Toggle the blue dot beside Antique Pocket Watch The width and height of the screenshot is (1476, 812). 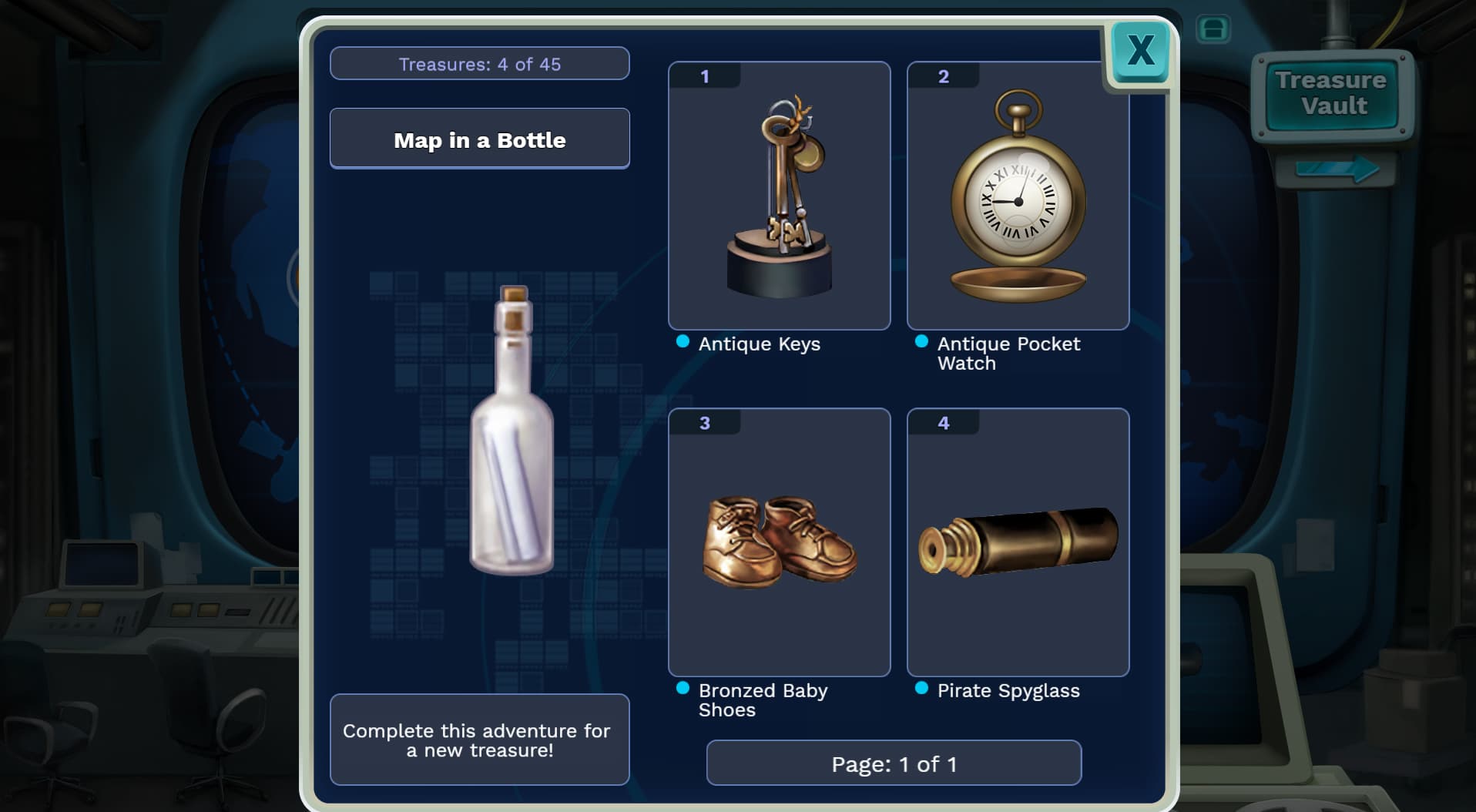[x=921, y=341]
